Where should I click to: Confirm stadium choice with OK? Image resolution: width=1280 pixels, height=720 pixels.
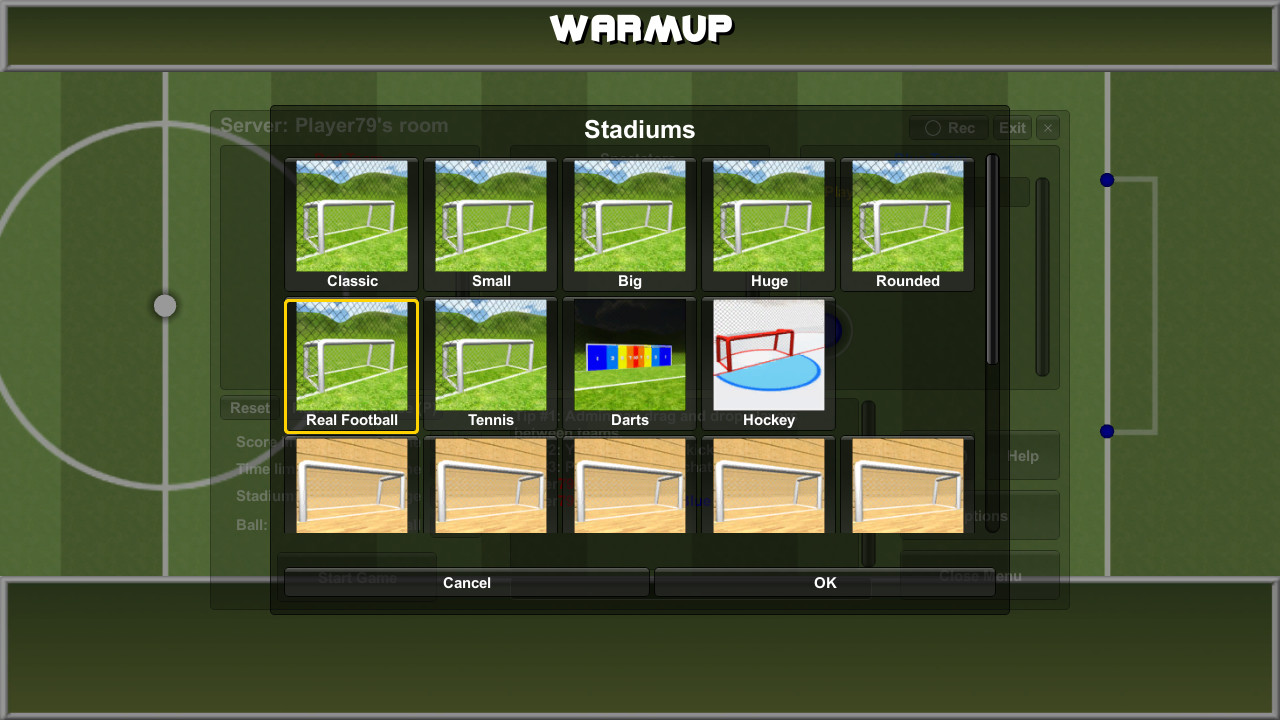[824, 582]
